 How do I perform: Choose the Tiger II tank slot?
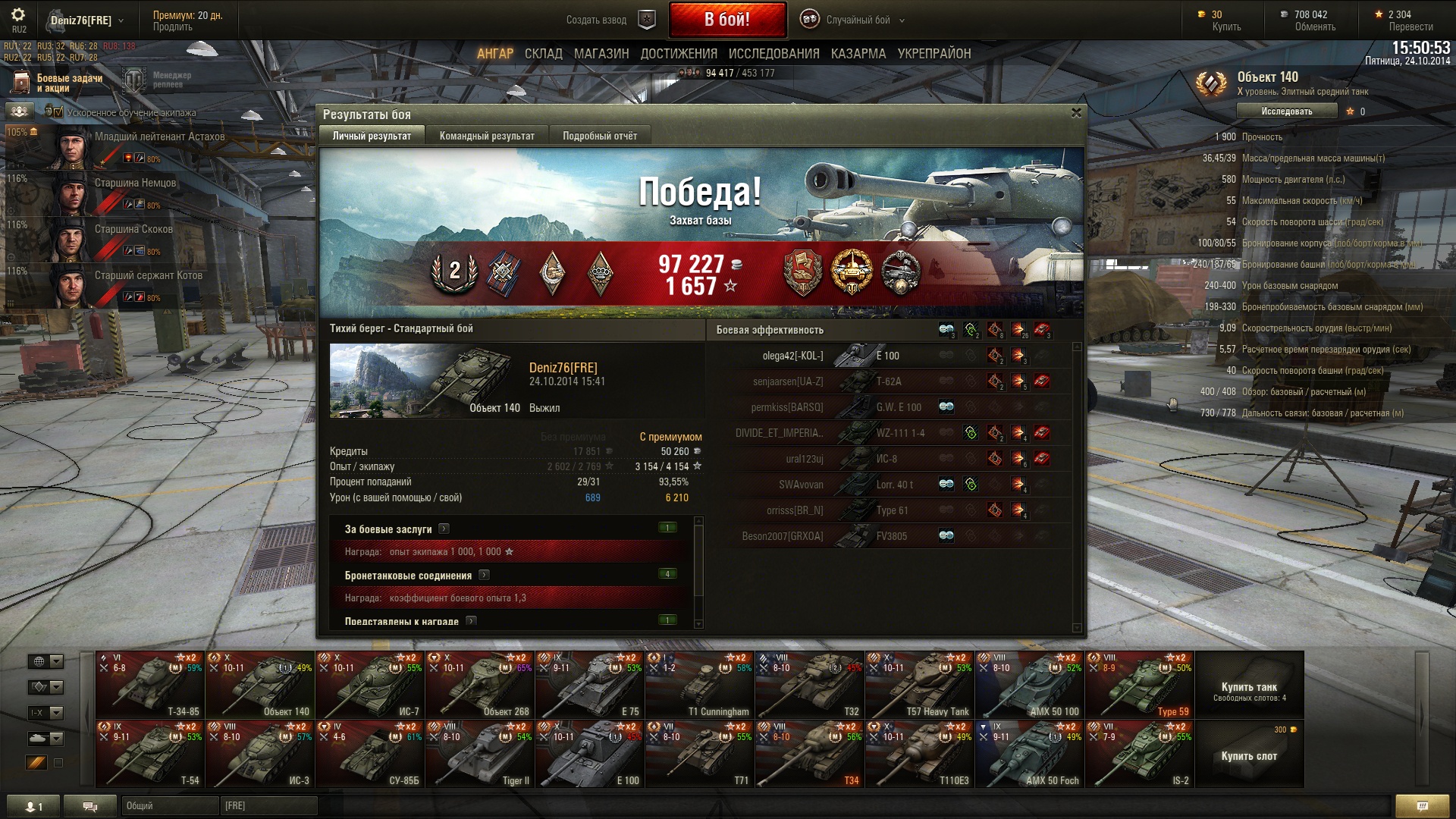pyautogui.click(x=479, y=754)
